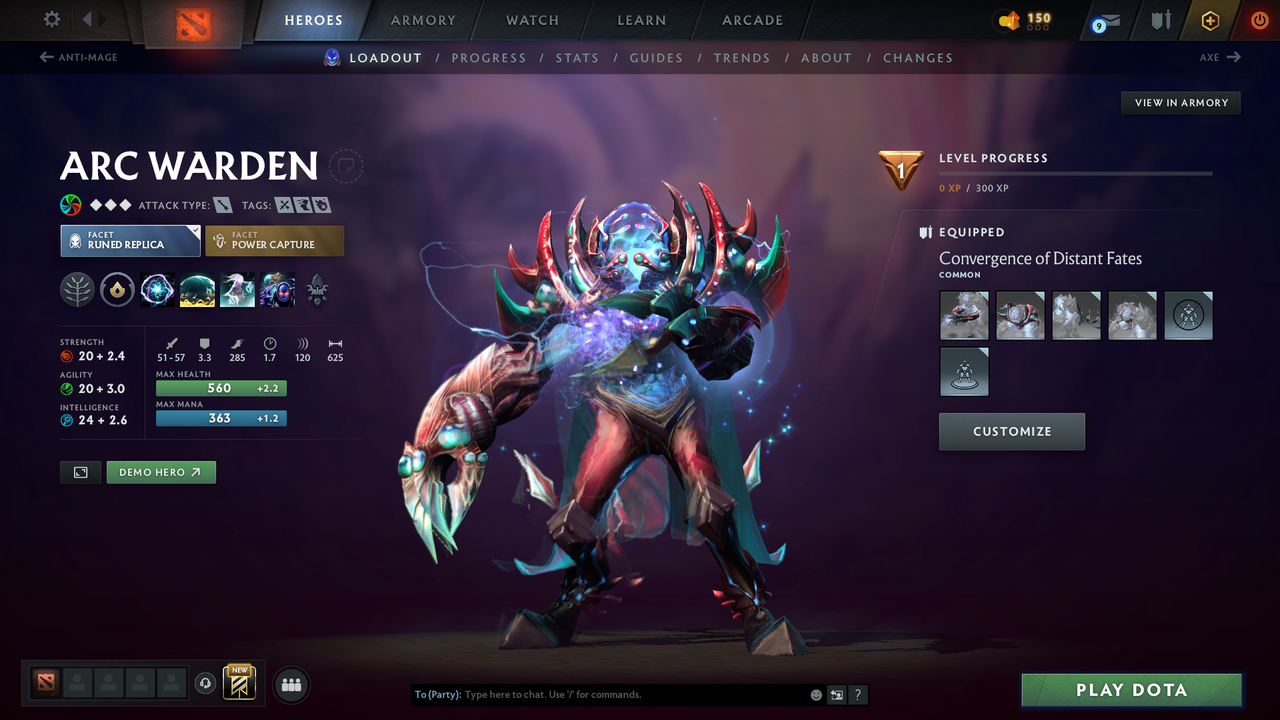1280x720 pixels.
Task: Open the mail inbox with 9 notifications
Action: click(x=1104, y=20)
